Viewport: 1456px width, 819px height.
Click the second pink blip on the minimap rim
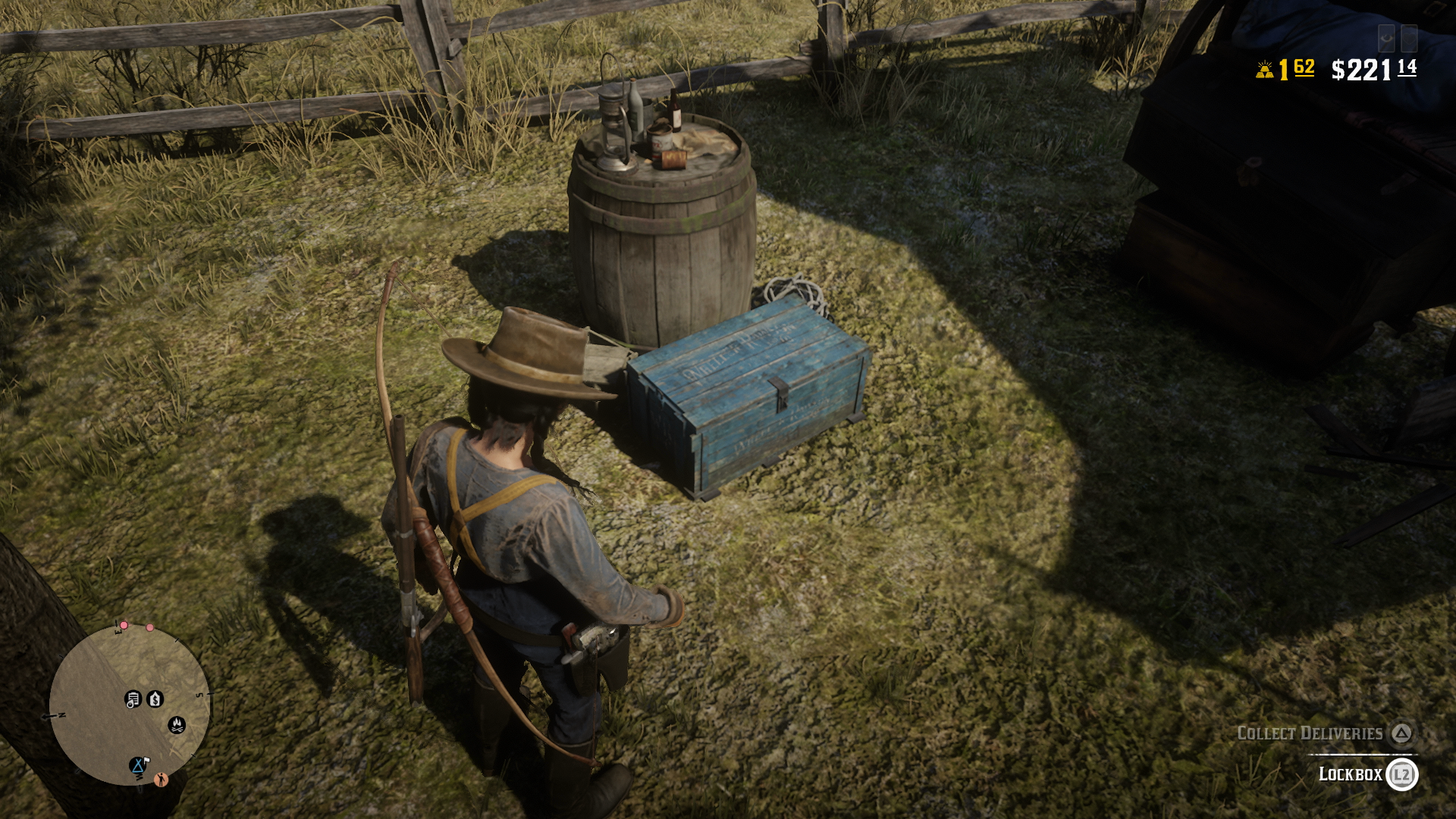point(150,627)
